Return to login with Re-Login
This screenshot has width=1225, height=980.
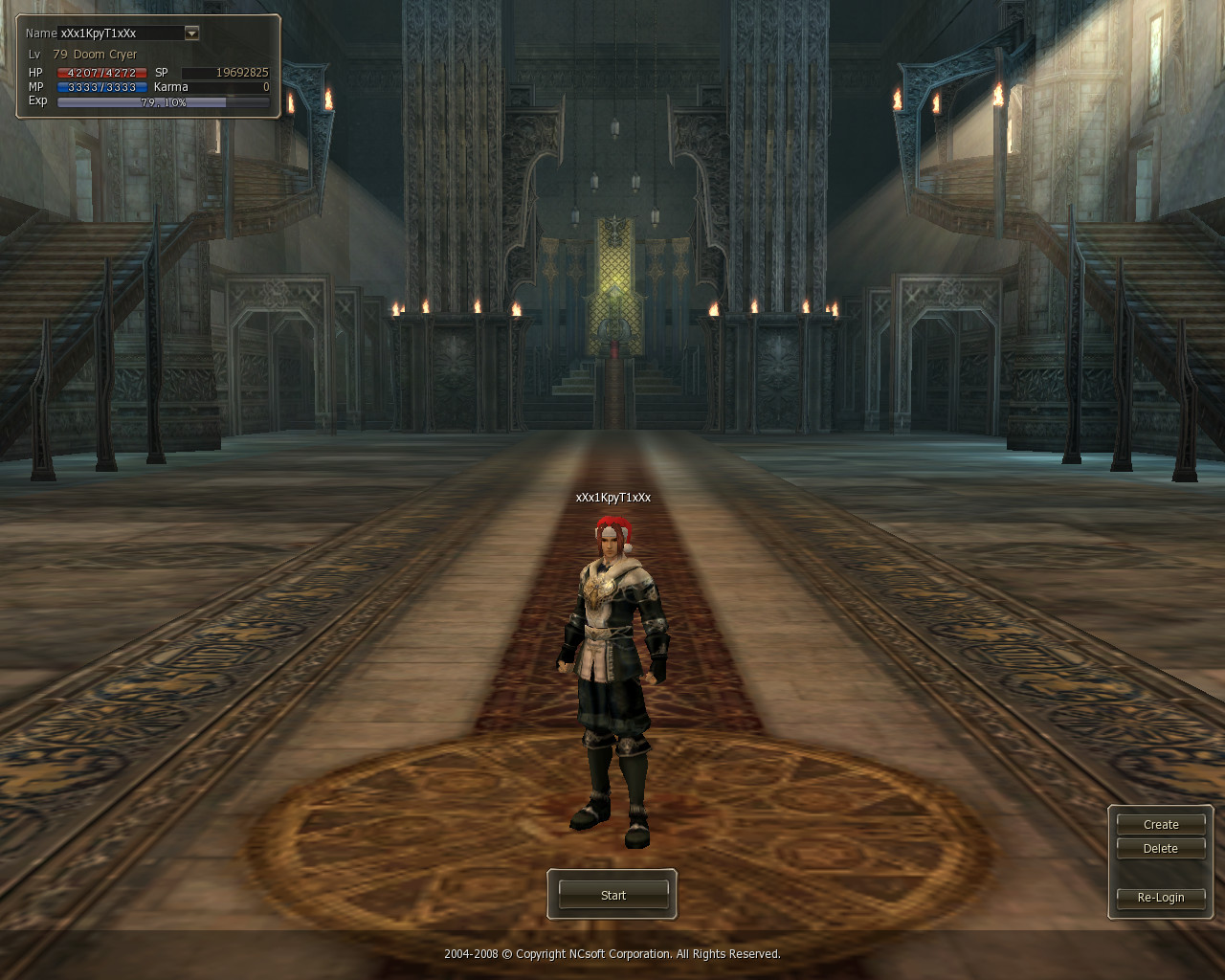[1160, 898]
